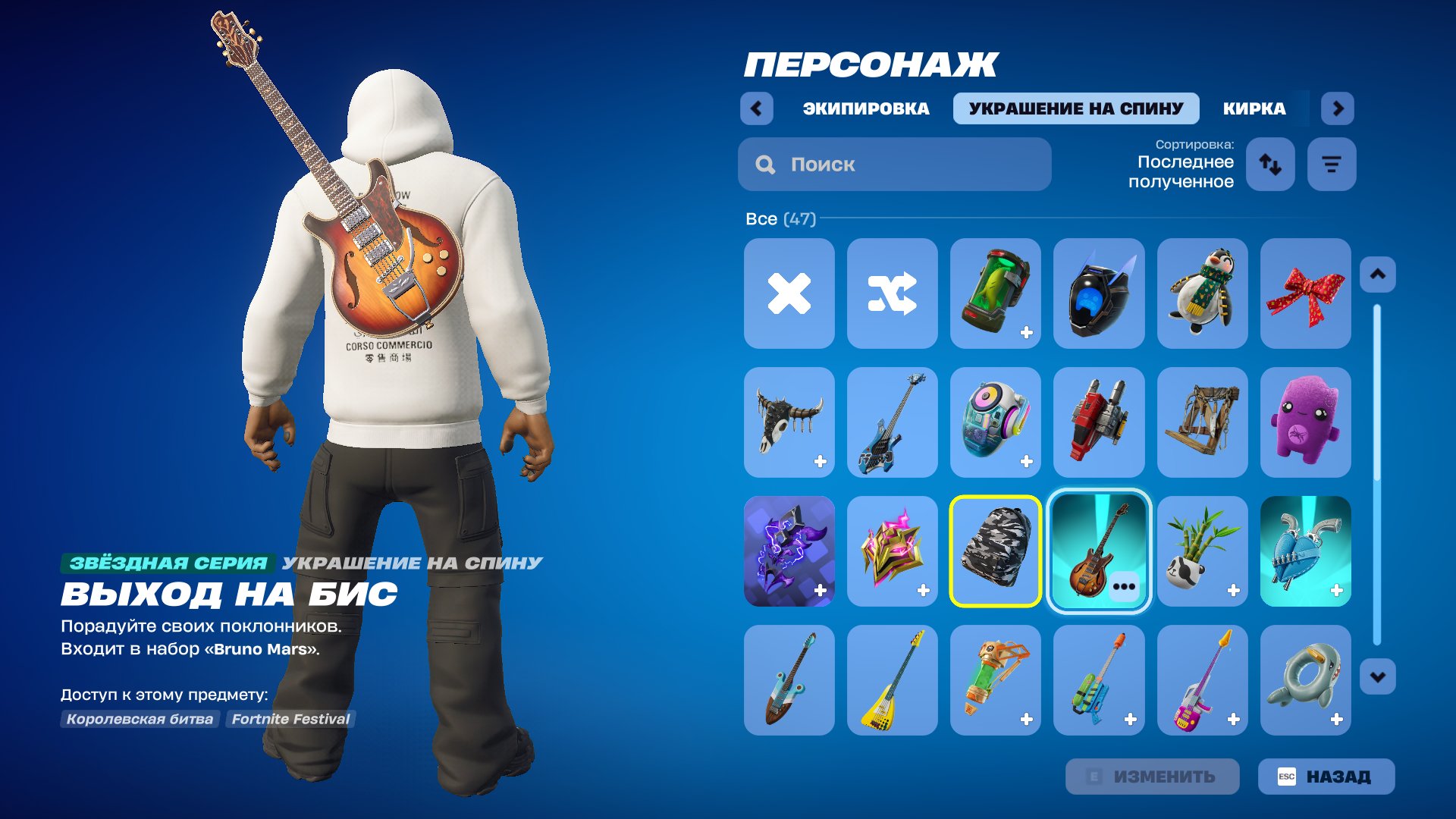Pick the purple plush monster back bling
The height and width of the screenshot is (819, 1456).
tap(1305, 422)
